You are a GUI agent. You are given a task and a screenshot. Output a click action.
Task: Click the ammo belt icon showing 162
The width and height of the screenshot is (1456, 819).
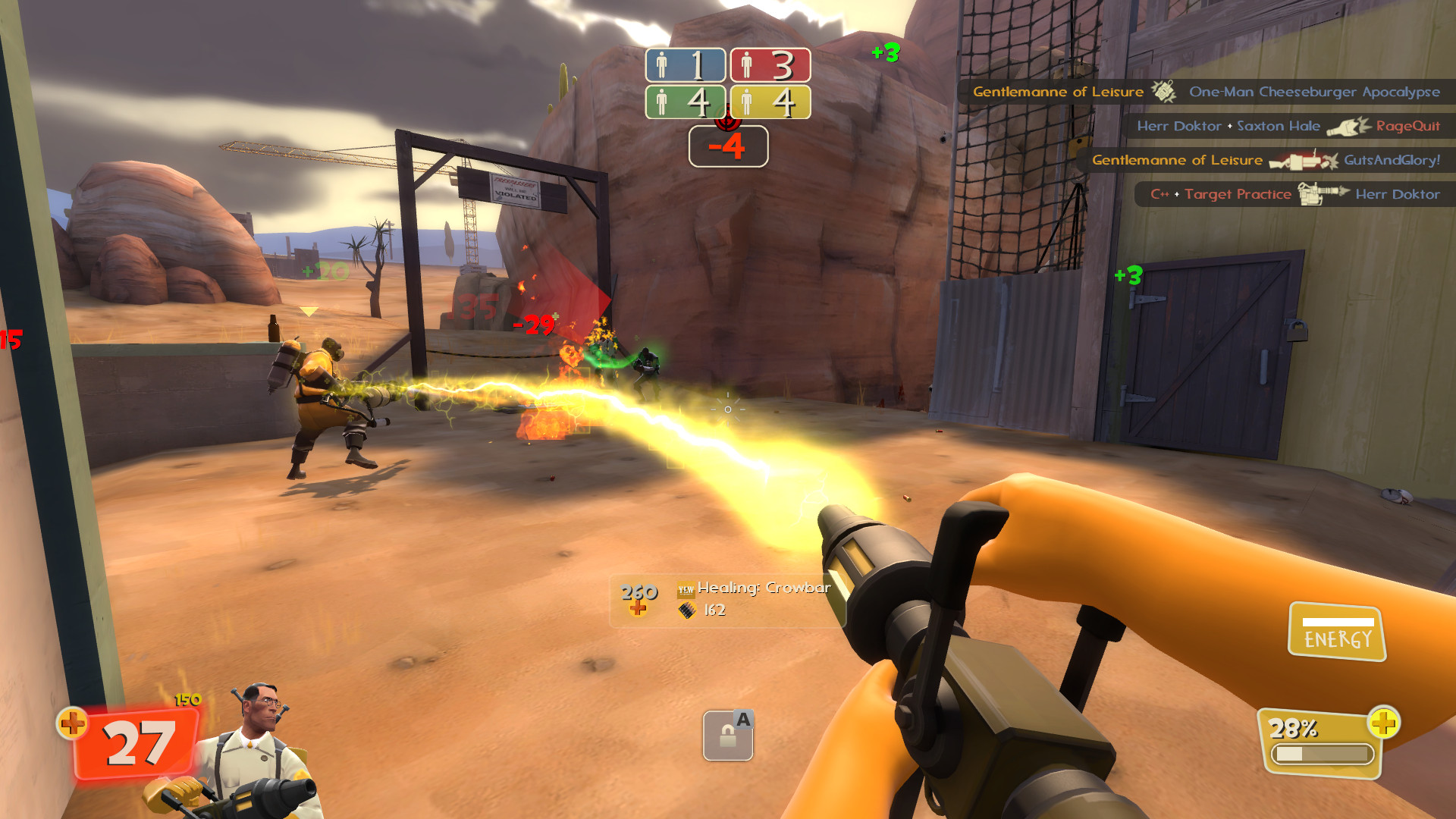[688, 611]
